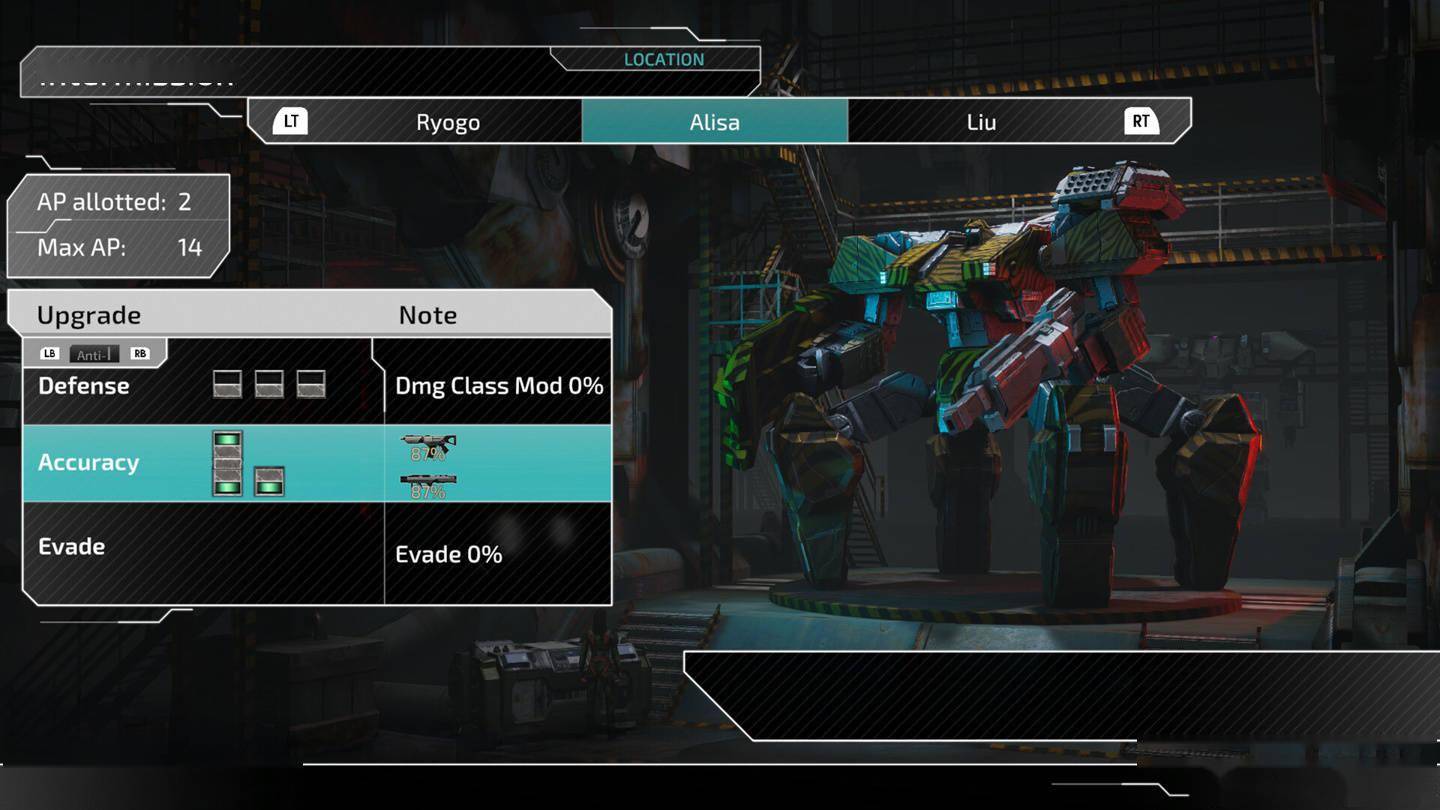This screenshot has height=810, width=1440.
Task: Select the Accuracy upgrade row
Action: (x=200, y=463)
